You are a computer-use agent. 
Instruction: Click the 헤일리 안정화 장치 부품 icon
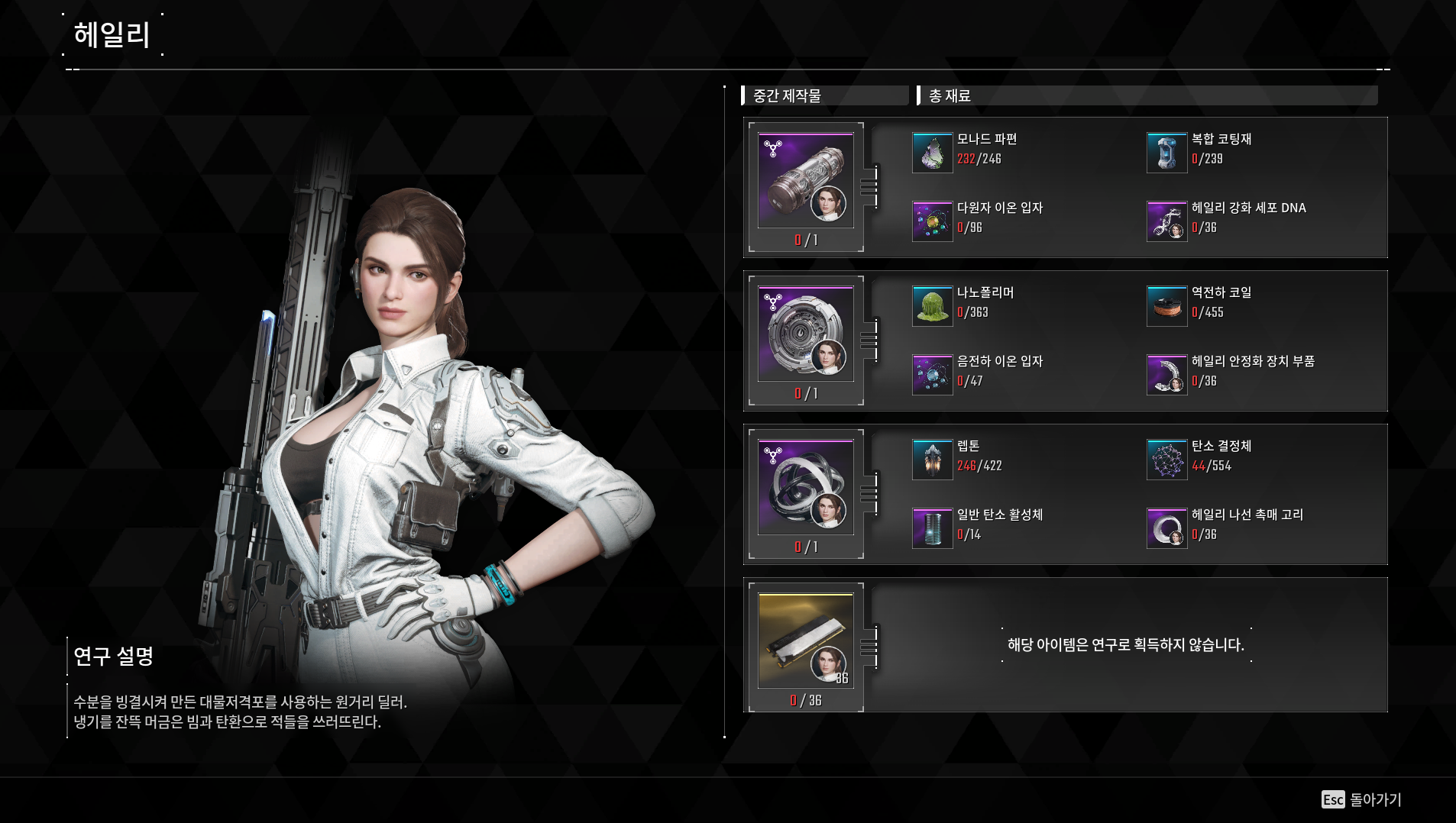(1166, 375)
